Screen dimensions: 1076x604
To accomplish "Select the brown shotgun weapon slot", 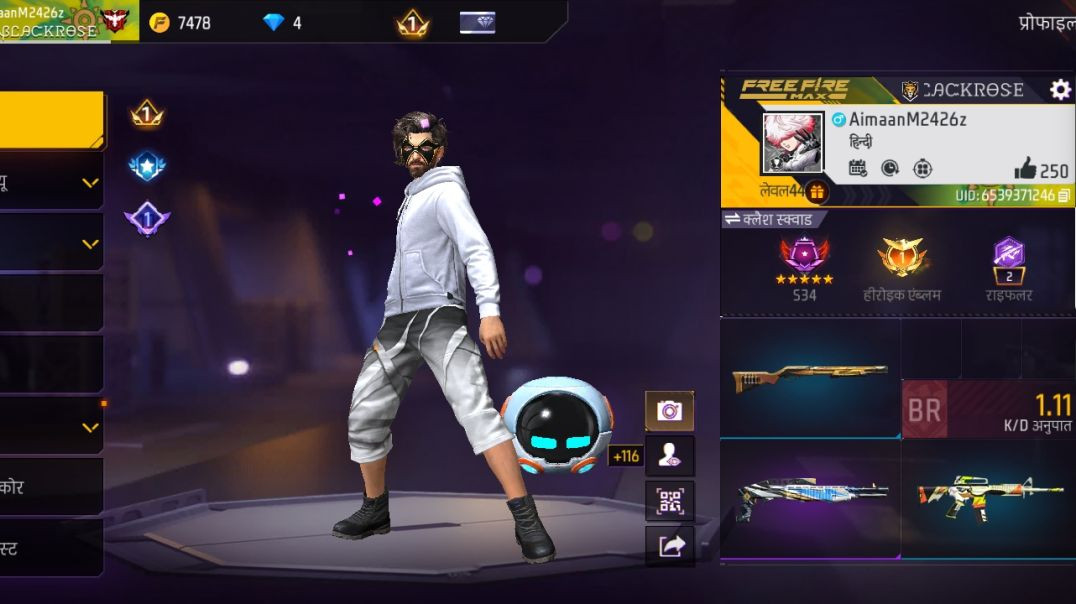I will (809, 378).
